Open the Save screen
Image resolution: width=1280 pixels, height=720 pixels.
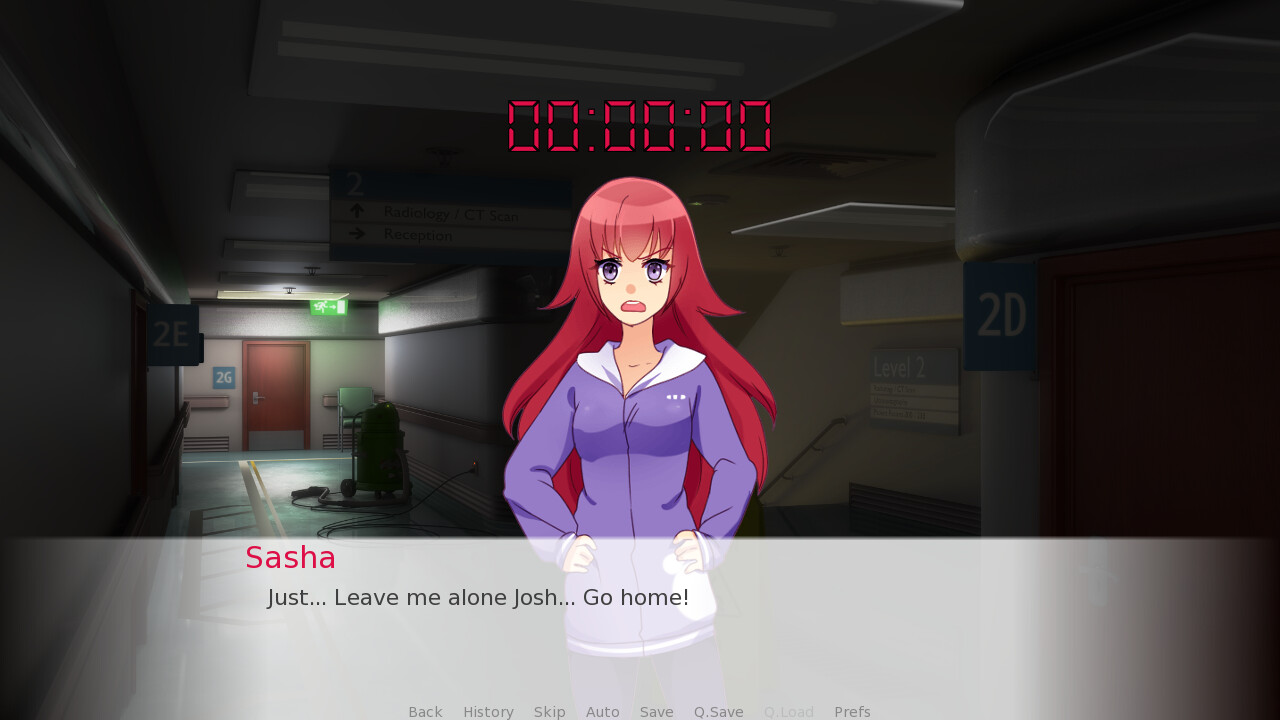pyautogui.click(x=656, y=711)
